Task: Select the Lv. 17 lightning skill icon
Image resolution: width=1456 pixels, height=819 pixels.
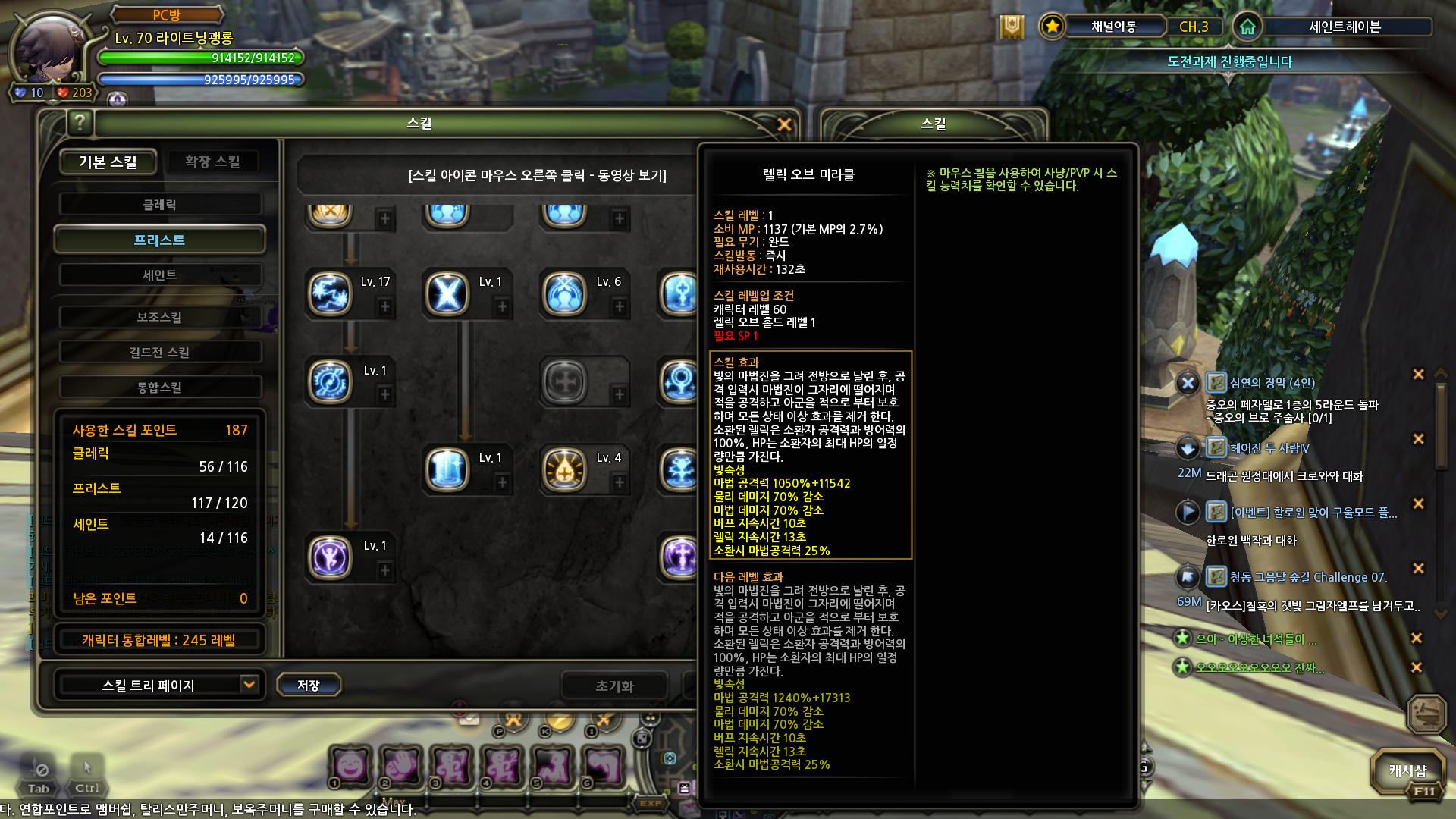Action: coord(330,293)
